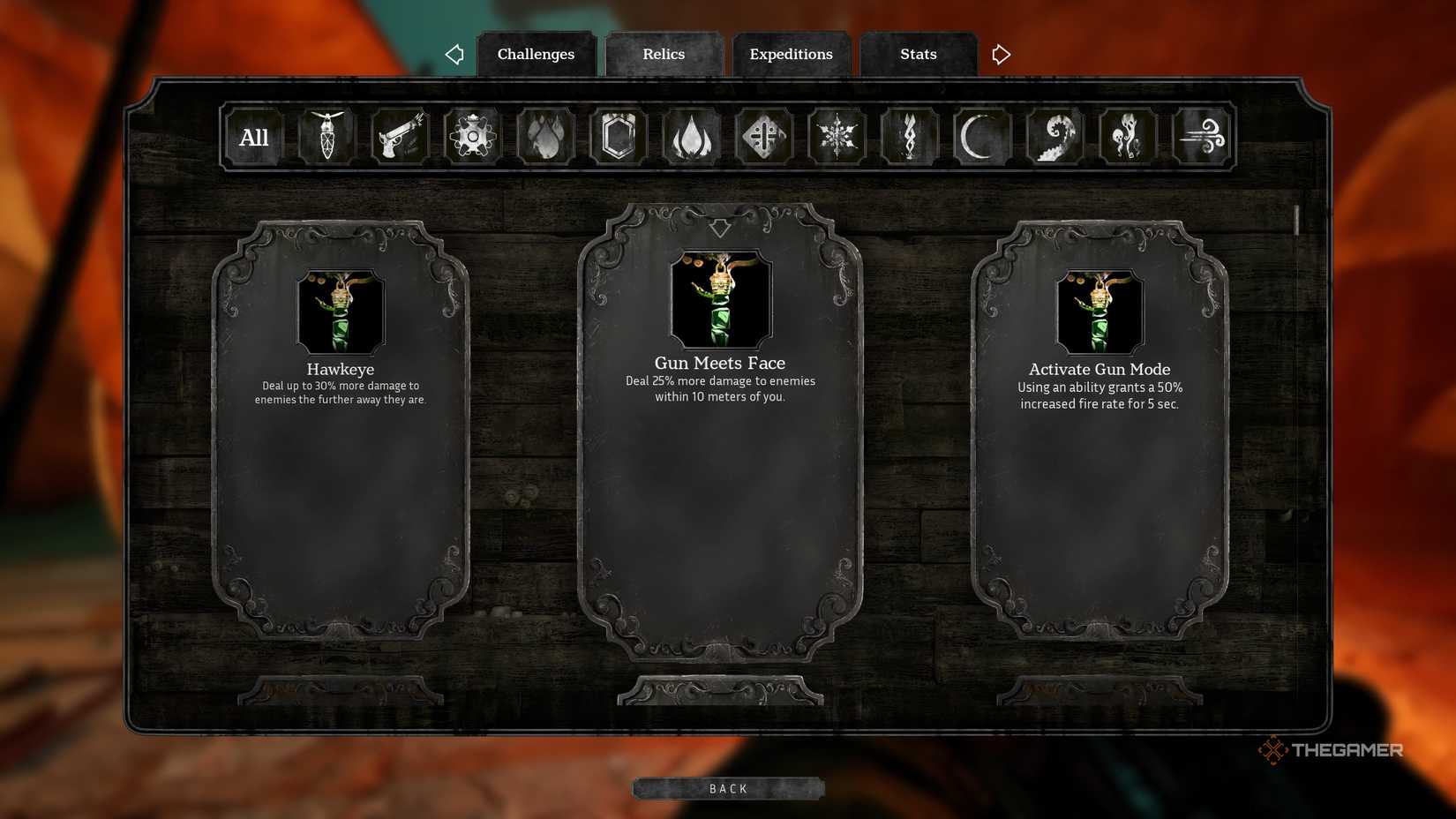
Task: Select the snowflake frost filter icon
Action: 837,136
